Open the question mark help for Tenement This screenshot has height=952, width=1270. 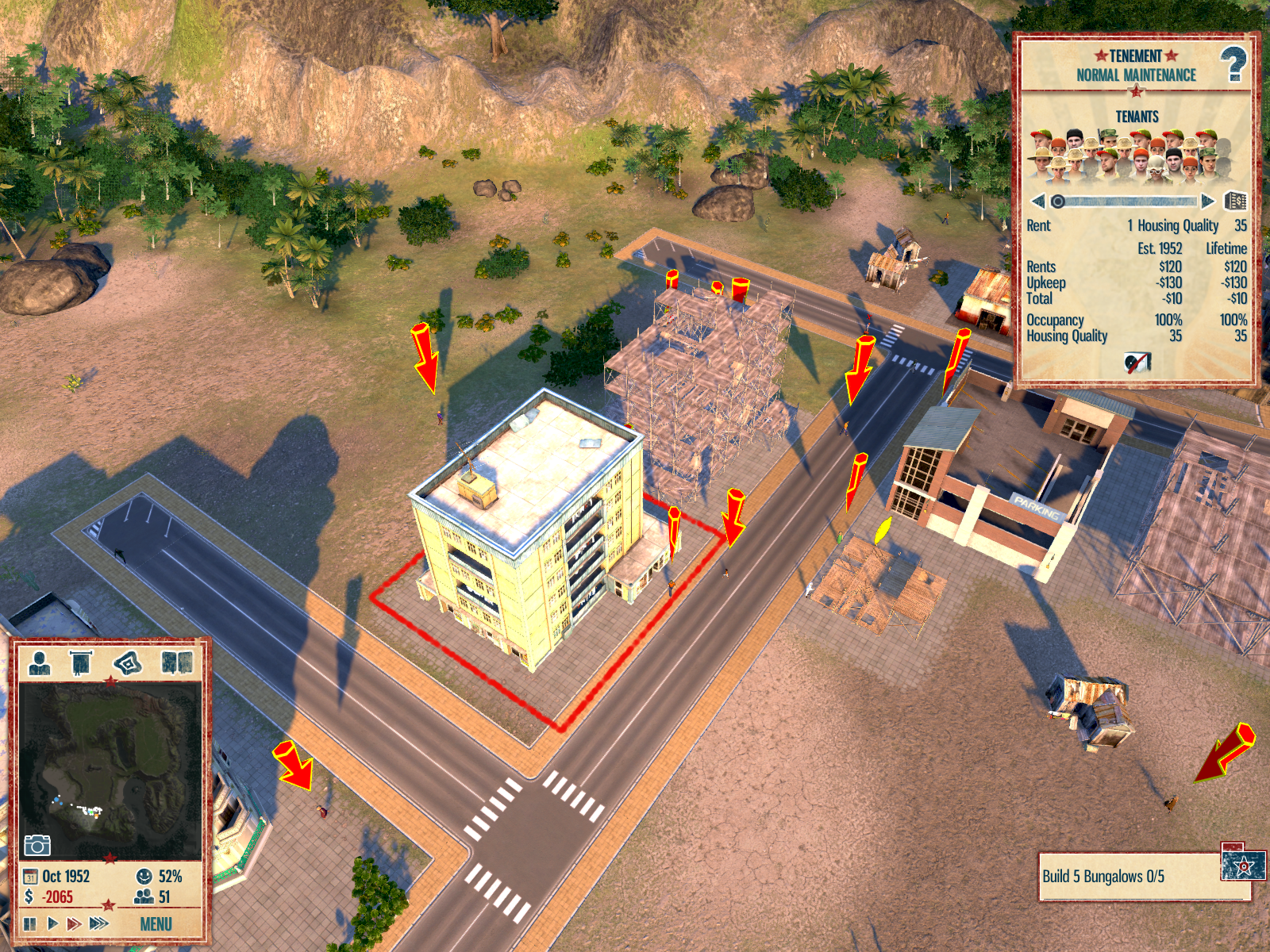[x=1233, y=64]
